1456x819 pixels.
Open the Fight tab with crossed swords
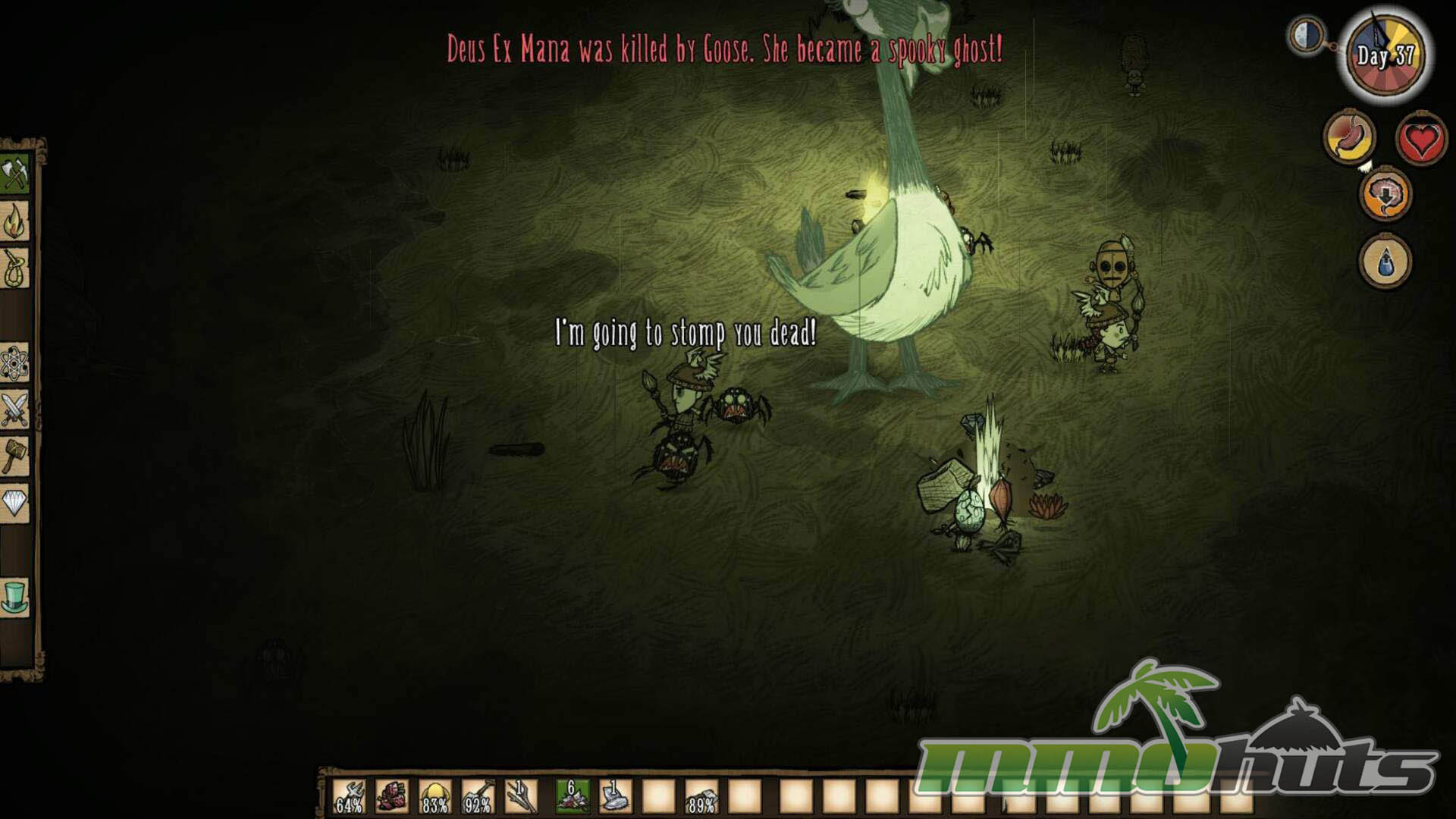[x=14, y=410]
